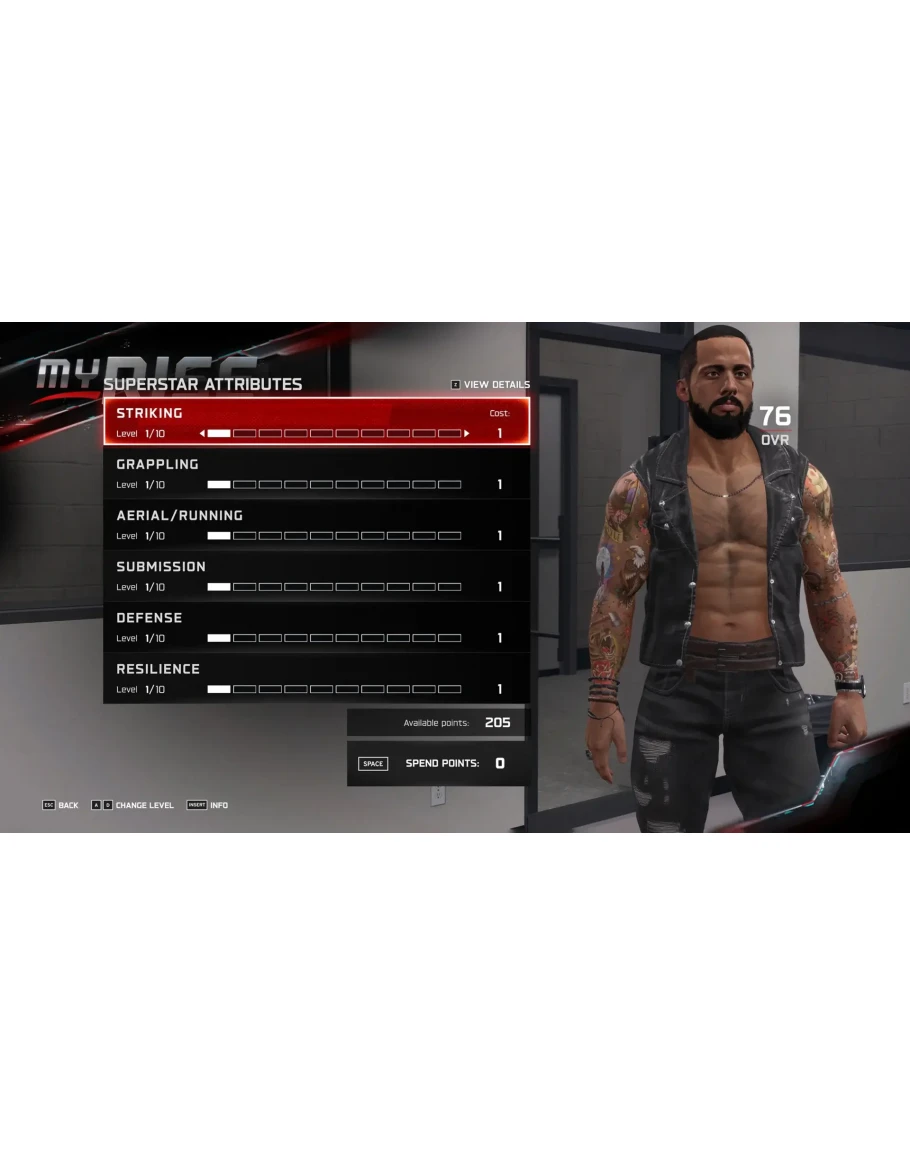910x1155 pixels.
Task: Choose the Grappling attribute row
Action: tap(316, 473)
